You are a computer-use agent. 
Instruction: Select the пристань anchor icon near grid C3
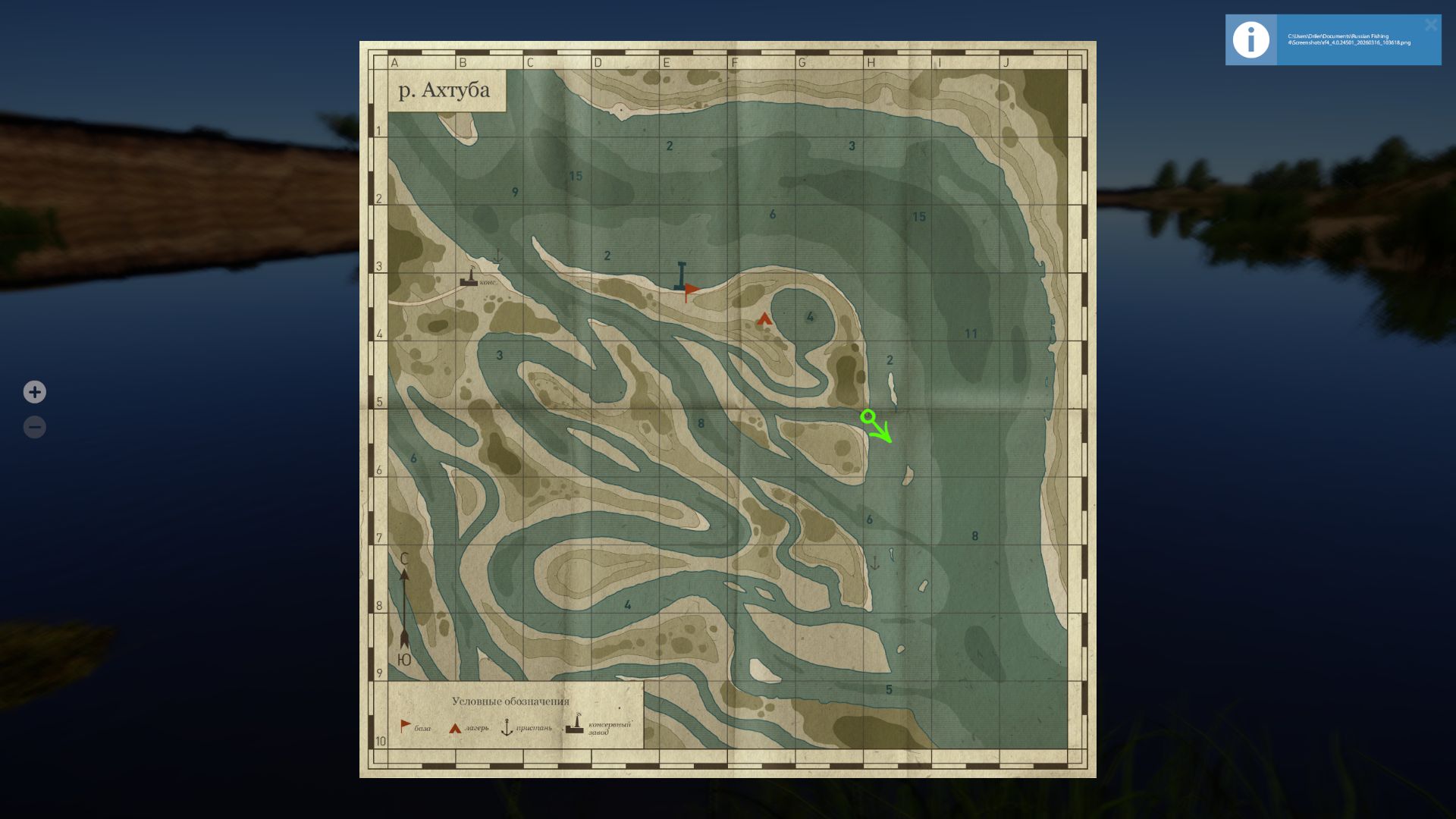coord(497,256)
